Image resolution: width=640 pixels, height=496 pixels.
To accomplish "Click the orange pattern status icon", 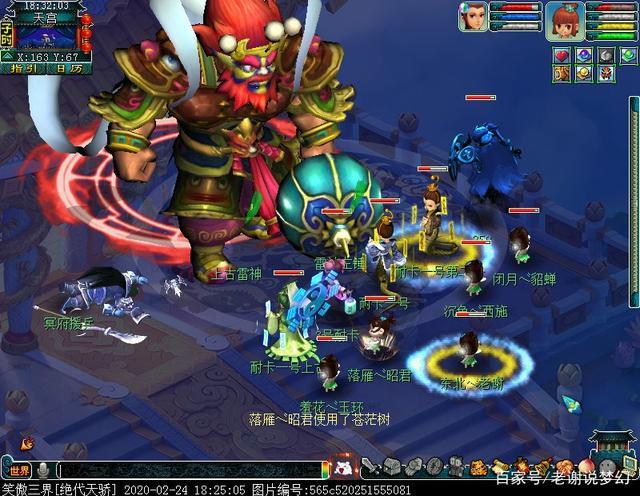I will 562,74.
